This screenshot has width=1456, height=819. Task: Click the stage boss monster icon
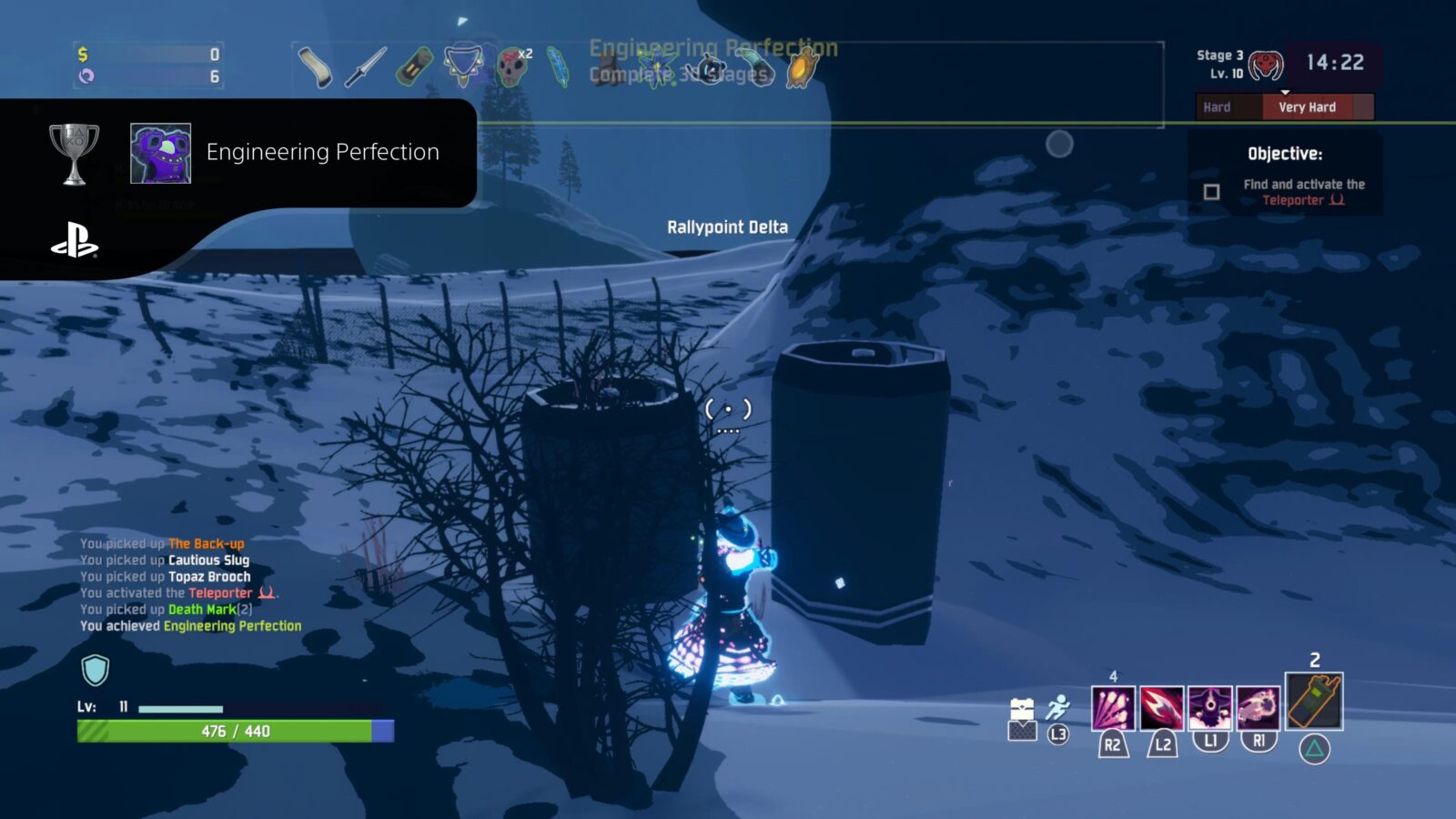(x=1266, y=65)
